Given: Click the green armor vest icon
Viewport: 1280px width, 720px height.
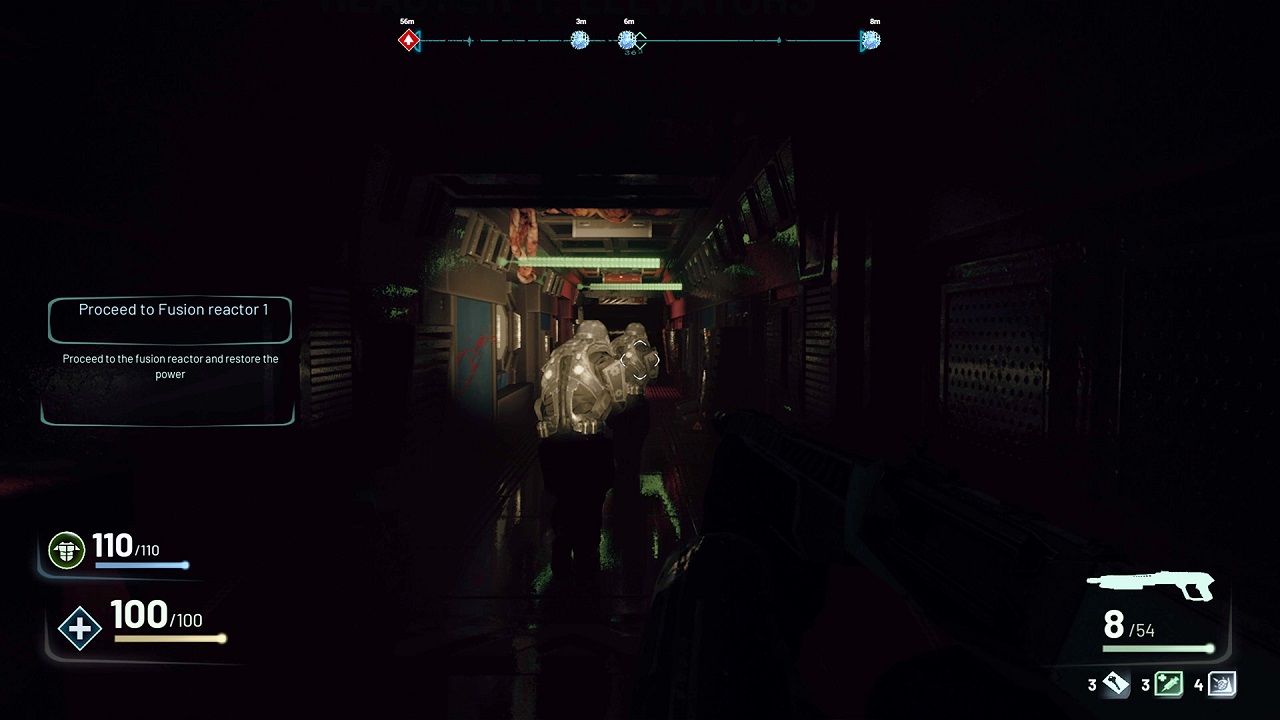Looking at the screenshot, I should 67,550.
